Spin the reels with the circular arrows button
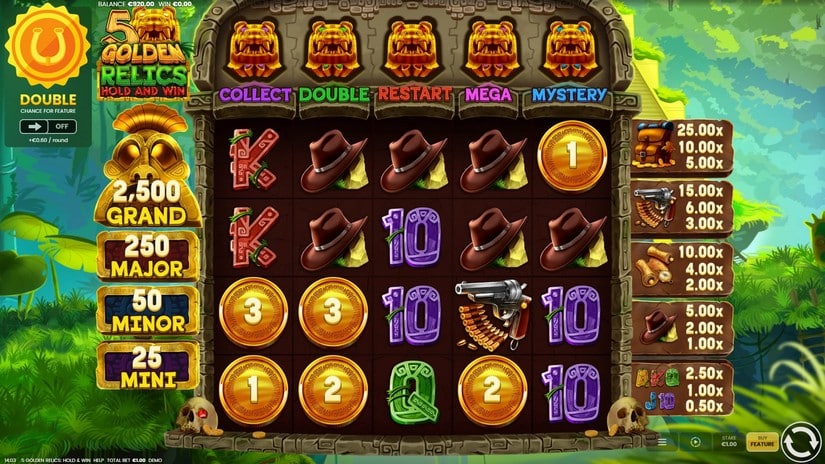825x464 pixels. point(800,441)
